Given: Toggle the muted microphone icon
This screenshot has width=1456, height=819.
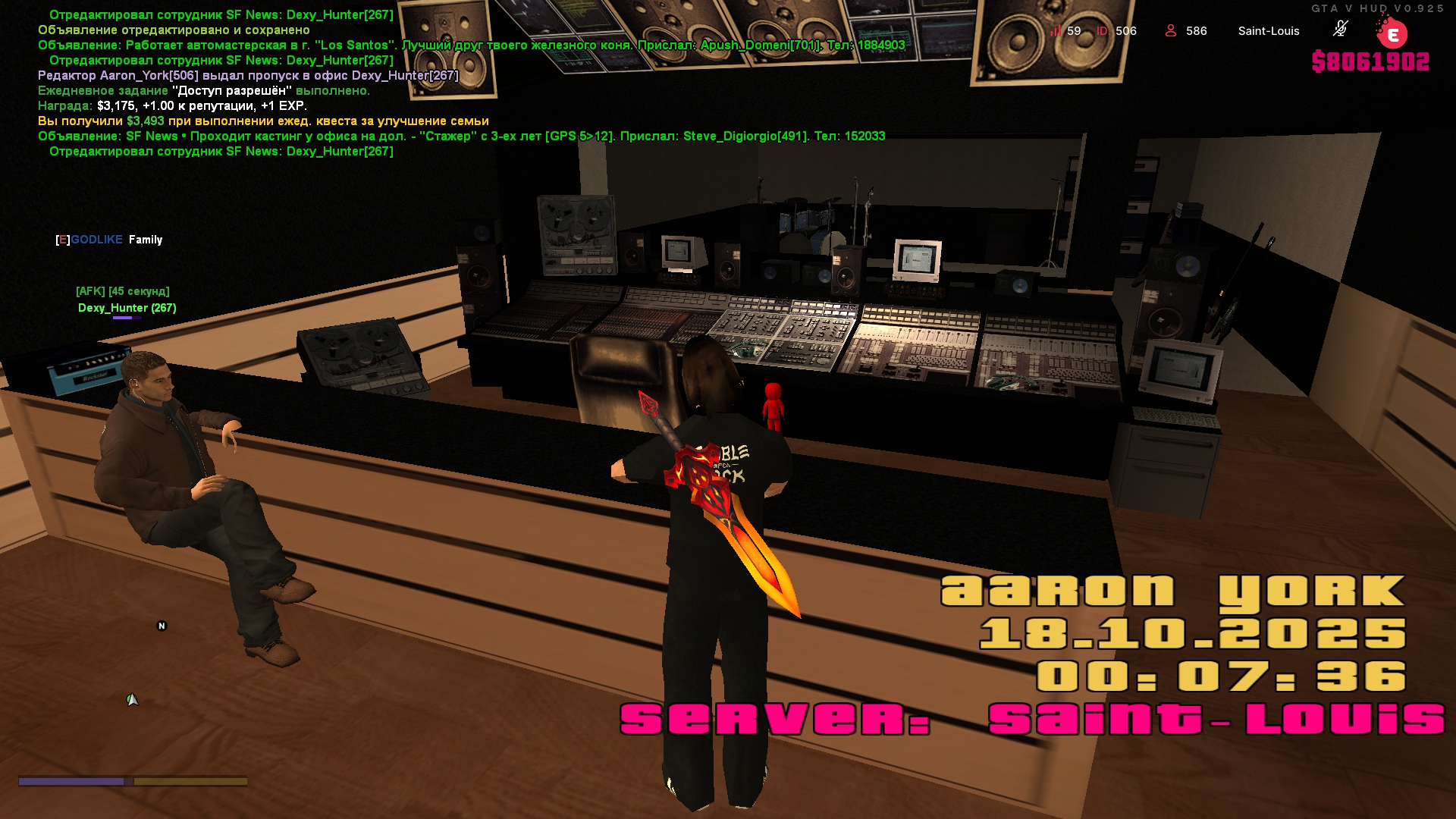Looking at the screenshot, I should [x=1340, y=29].
